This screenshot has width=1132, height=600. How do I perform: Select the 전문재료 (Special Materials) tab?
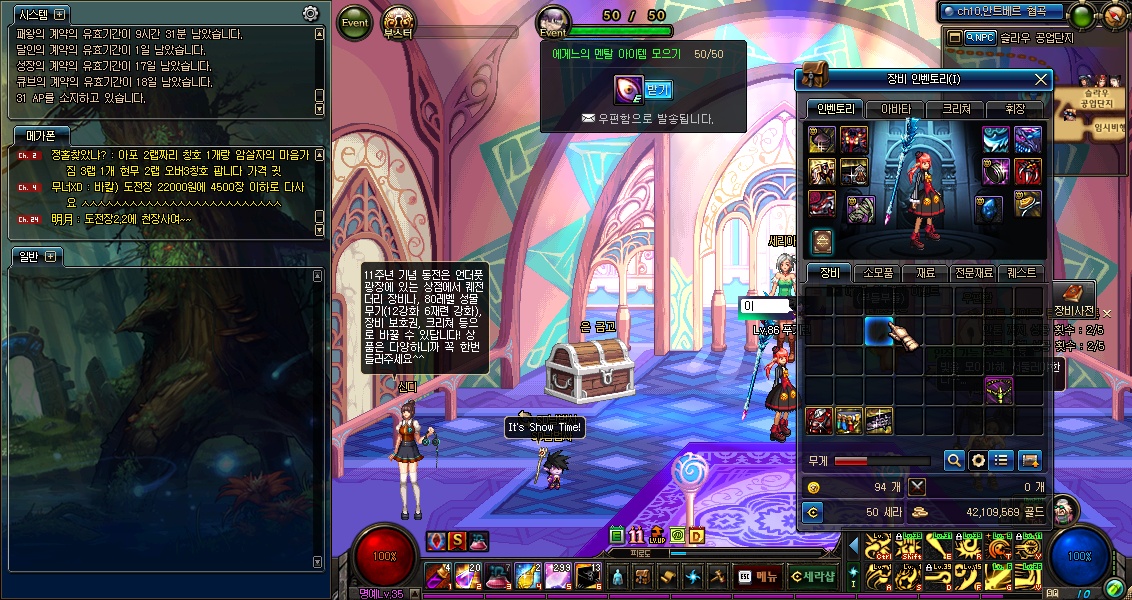[x=973, y=273]
